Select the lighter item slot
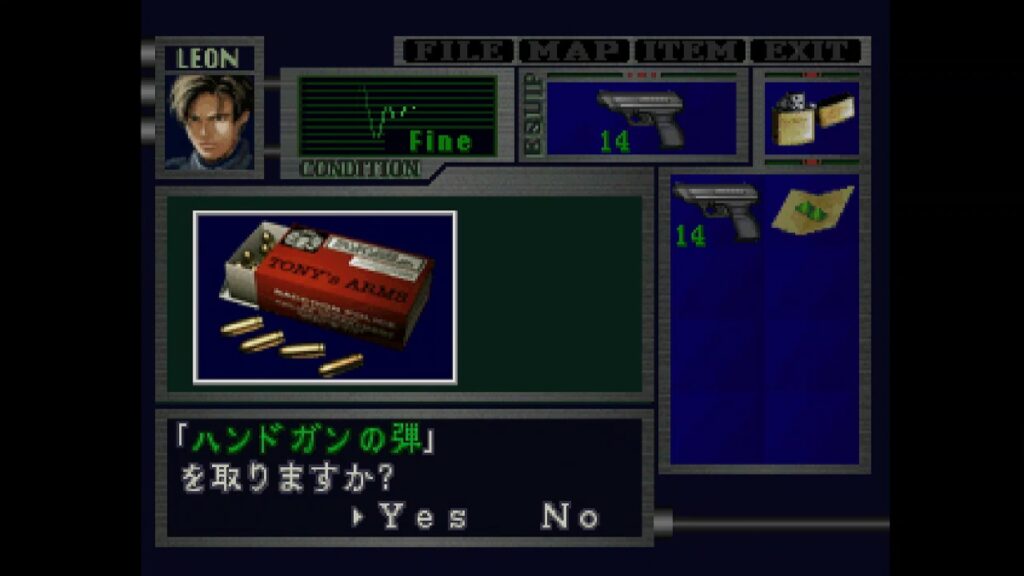The width and height of the screenshot is (1024, 576). click(x=810, y=119)
